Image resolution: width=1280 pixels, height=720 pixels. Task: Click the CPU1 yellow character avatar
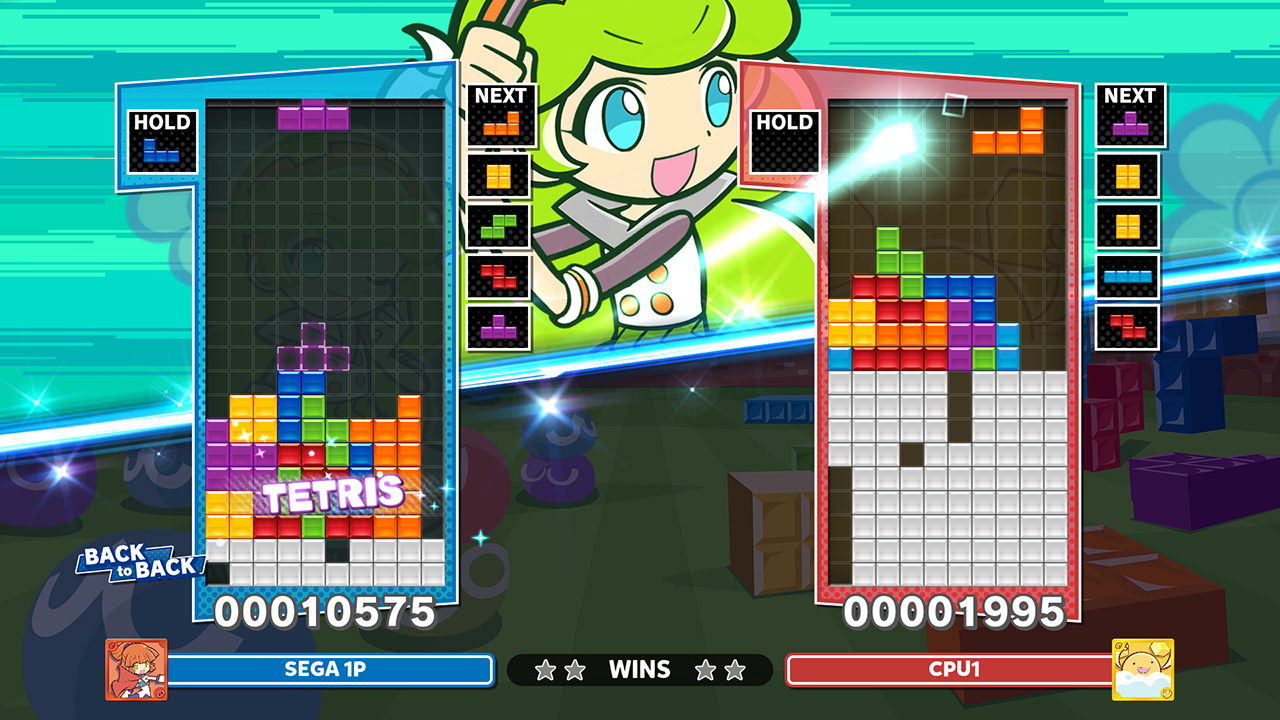coord(1143,670)
